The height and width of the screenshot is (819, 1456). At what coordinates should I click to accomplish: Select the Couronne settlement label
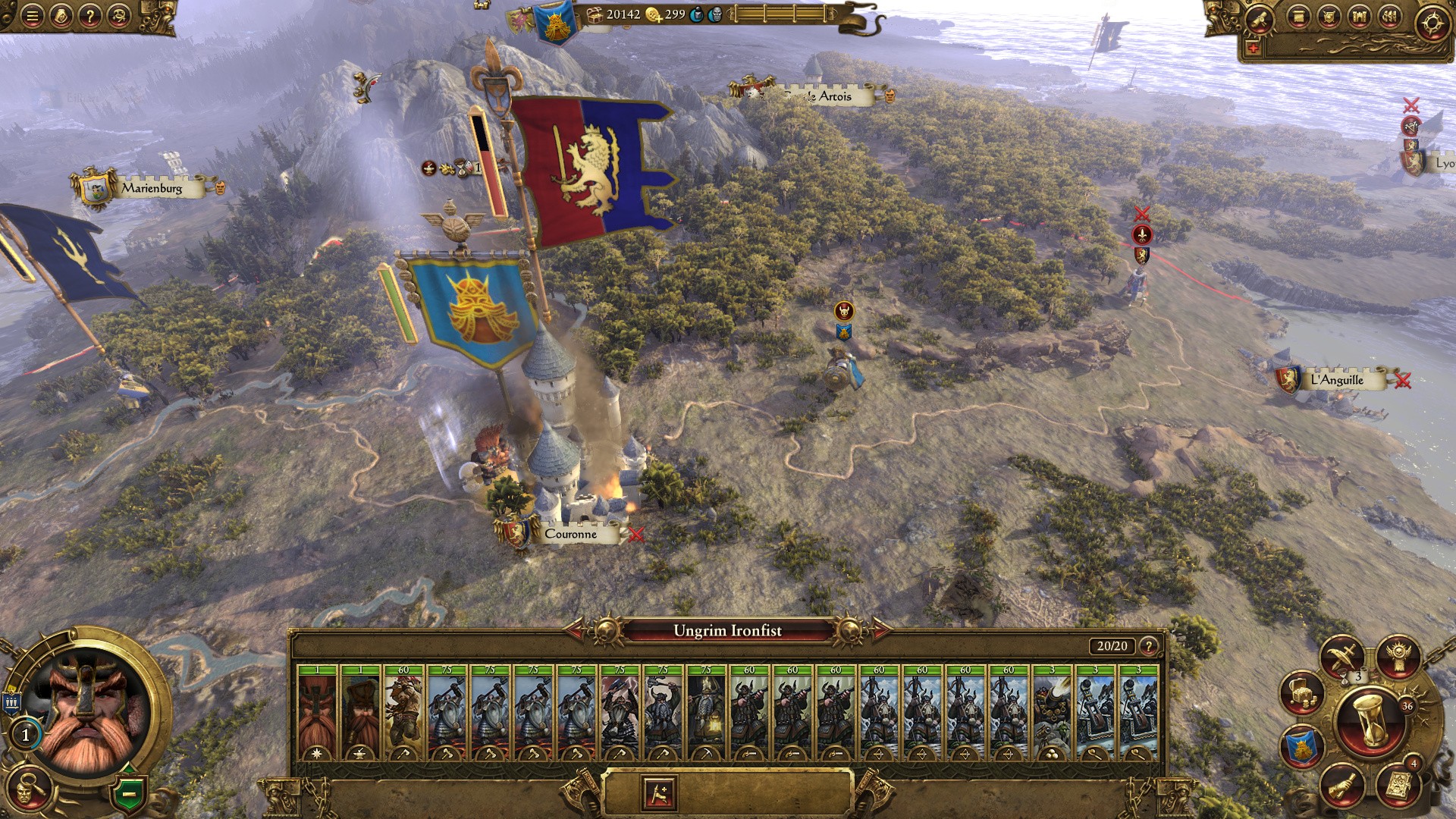click(570, 534)
